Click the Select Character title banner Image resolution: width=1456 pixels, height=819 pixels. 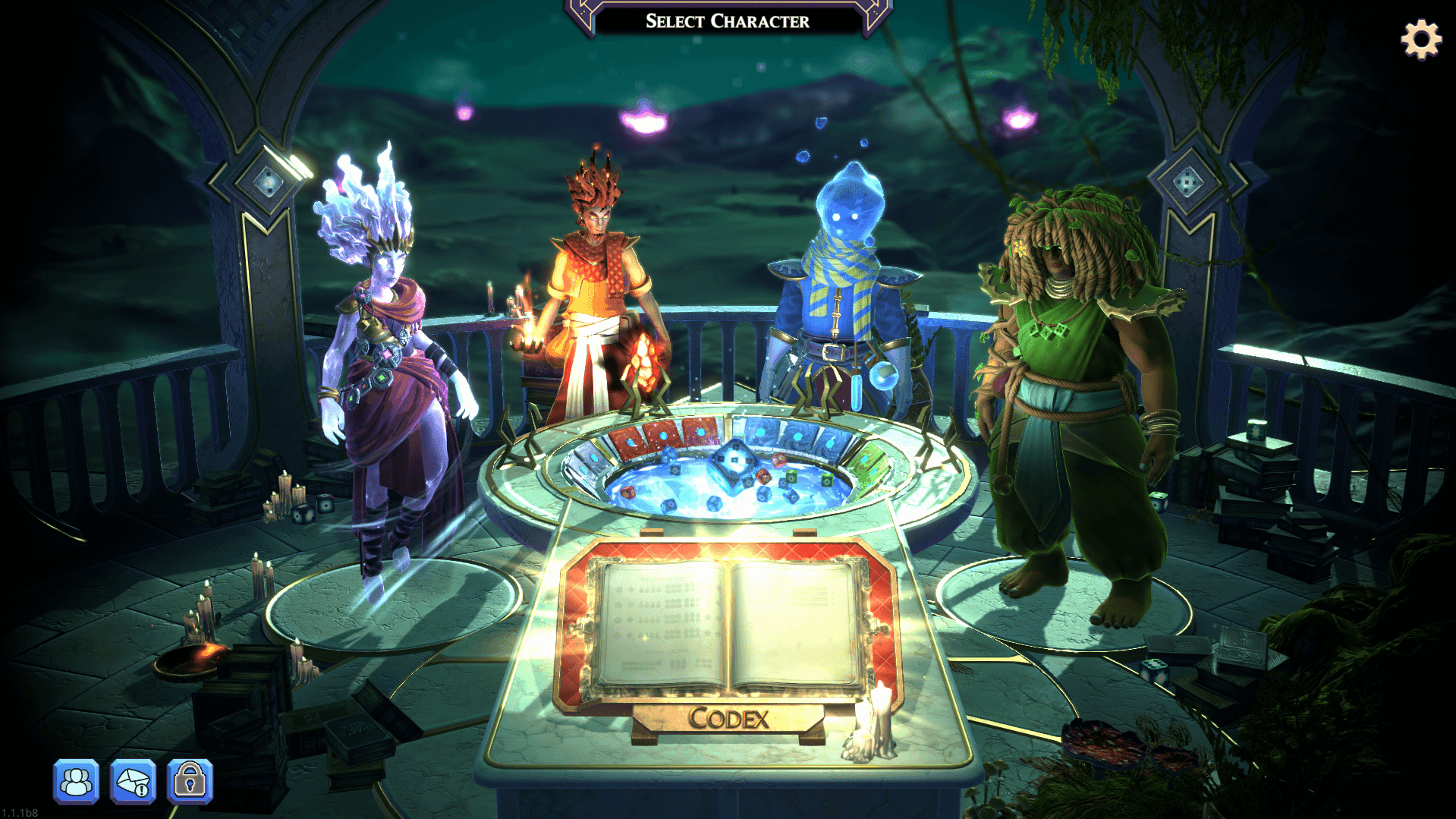coord(727,21)
